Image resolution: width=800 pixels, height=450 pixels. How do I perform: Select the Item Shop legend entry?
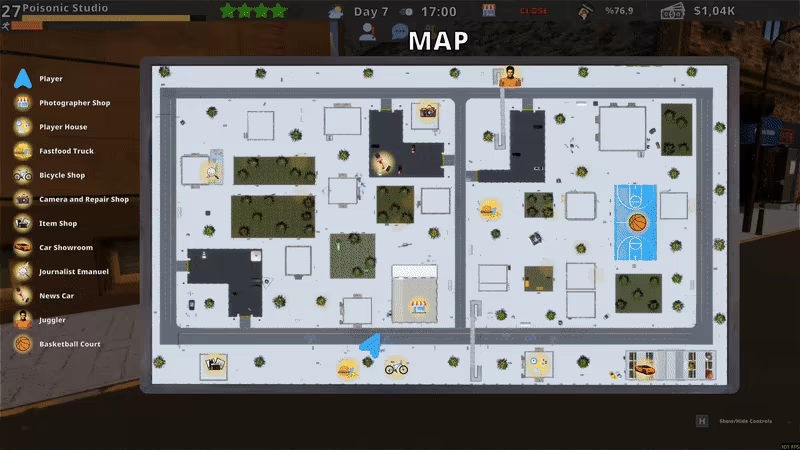pyautogui.click(x=58, y=223)
